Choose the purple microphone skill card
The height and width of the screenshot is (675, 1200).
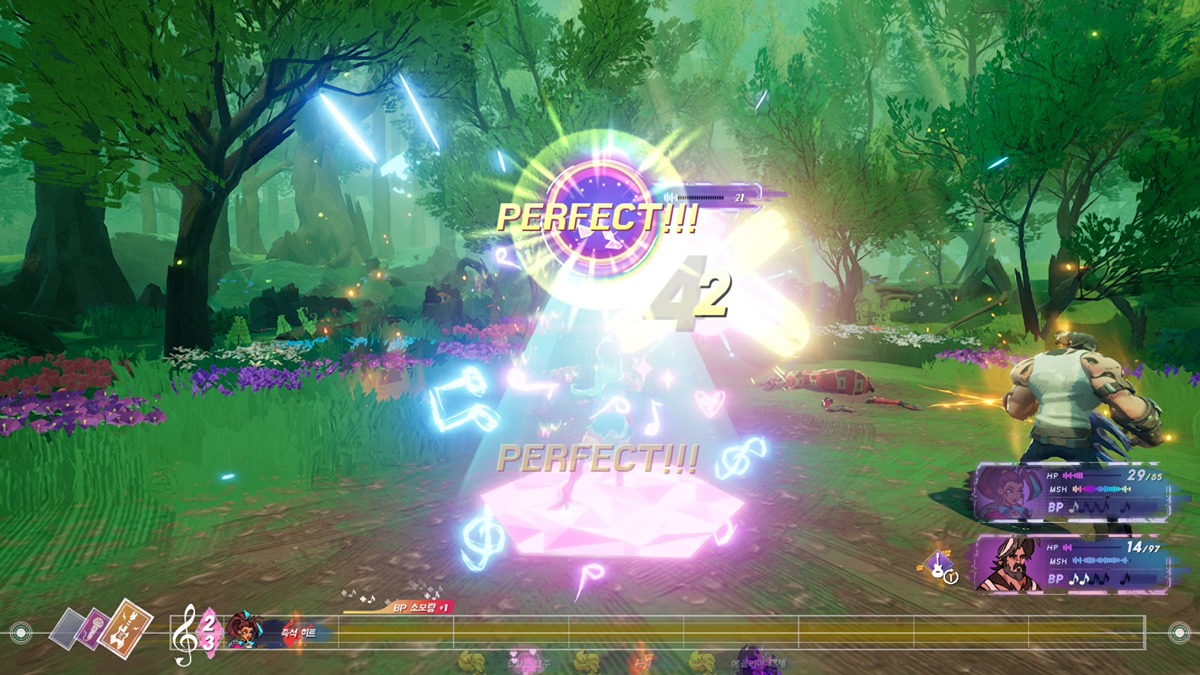click(96, 630)
